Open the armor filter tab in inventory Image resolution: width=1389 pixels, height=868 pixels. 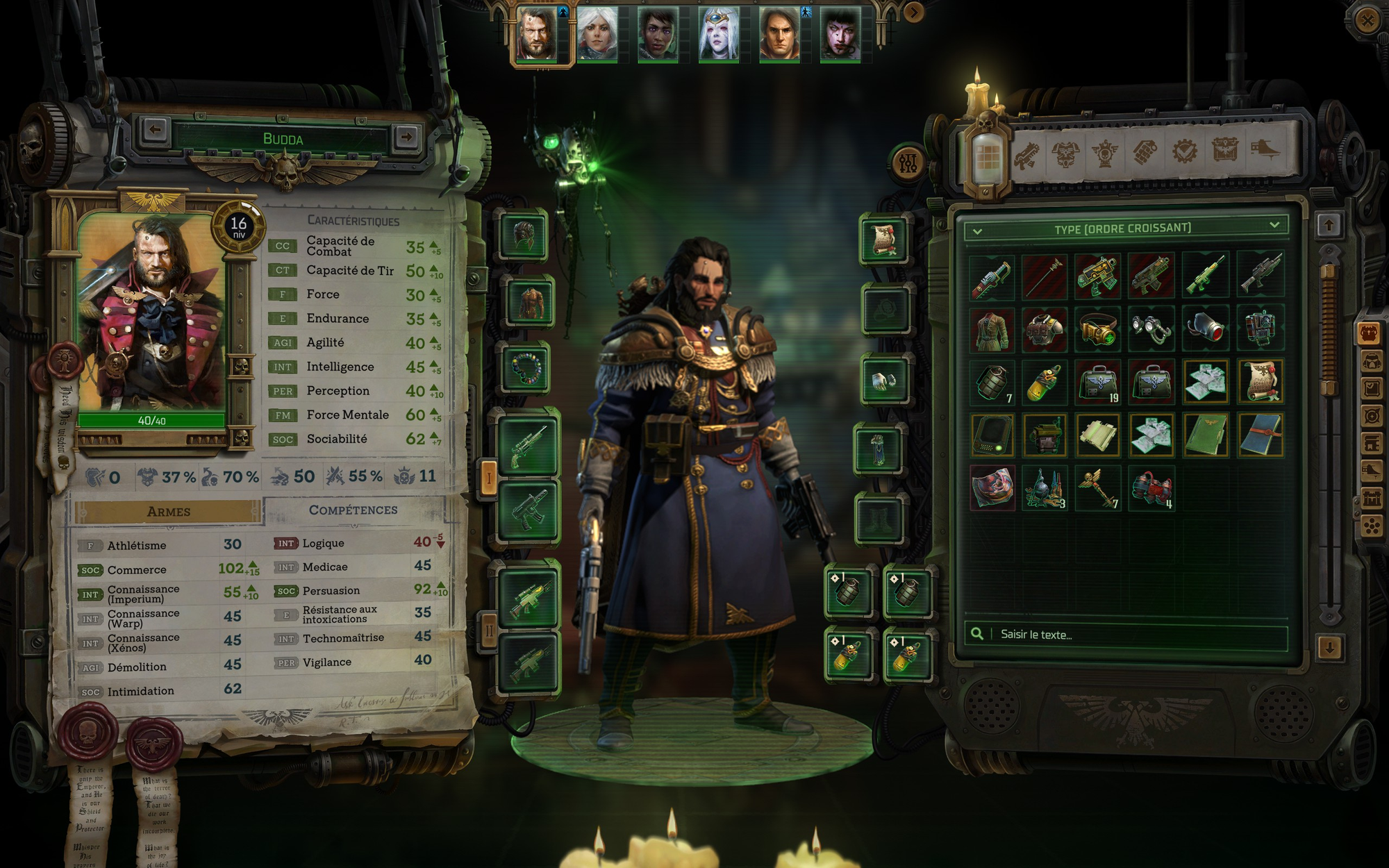(1065, 153)
